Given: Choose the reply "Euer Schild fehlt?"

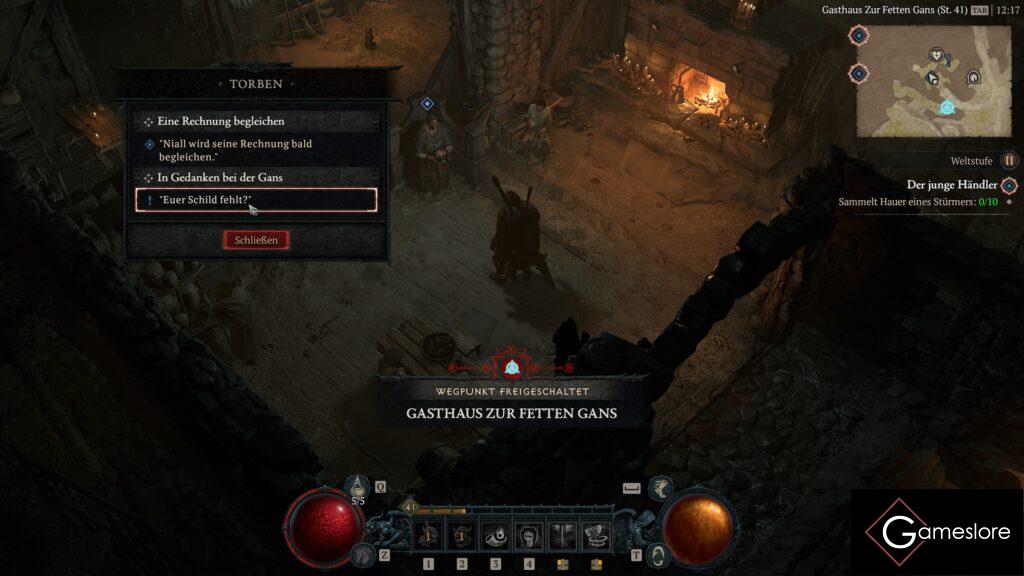Looking at the screenshot, I should click(256, 200).
